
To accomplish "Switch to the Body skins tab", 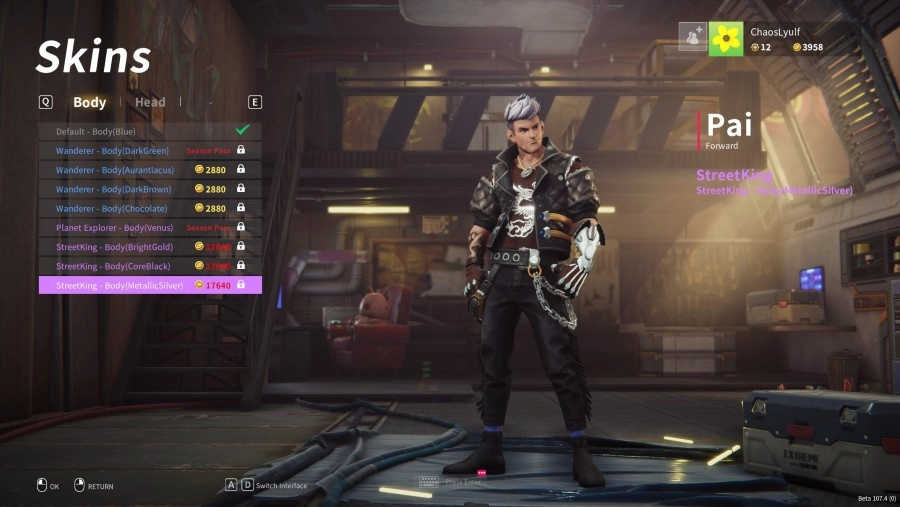I will coord(89,102).
